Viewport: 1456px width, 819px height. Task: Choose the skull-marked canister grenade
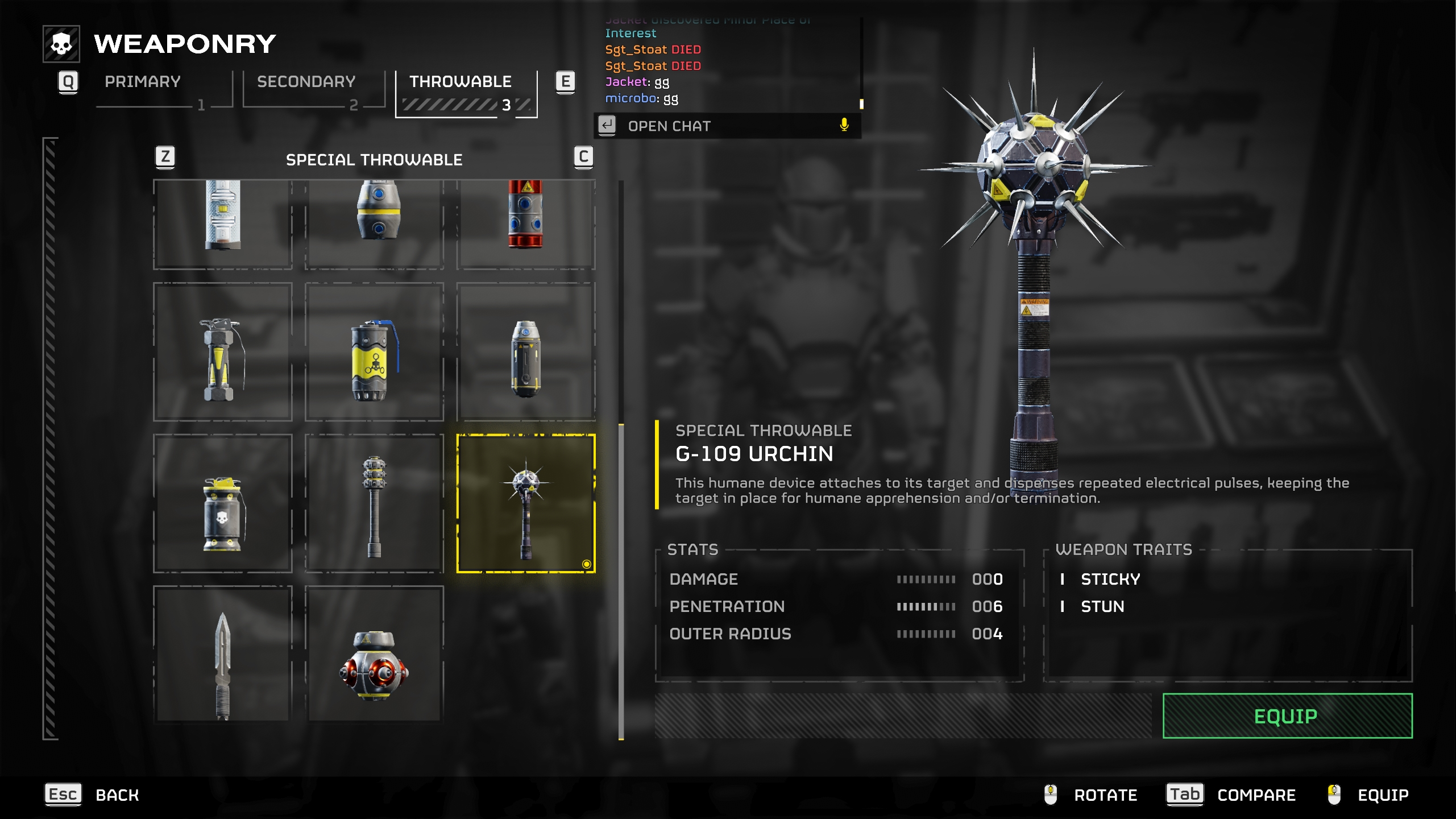[x=223, y=503]
